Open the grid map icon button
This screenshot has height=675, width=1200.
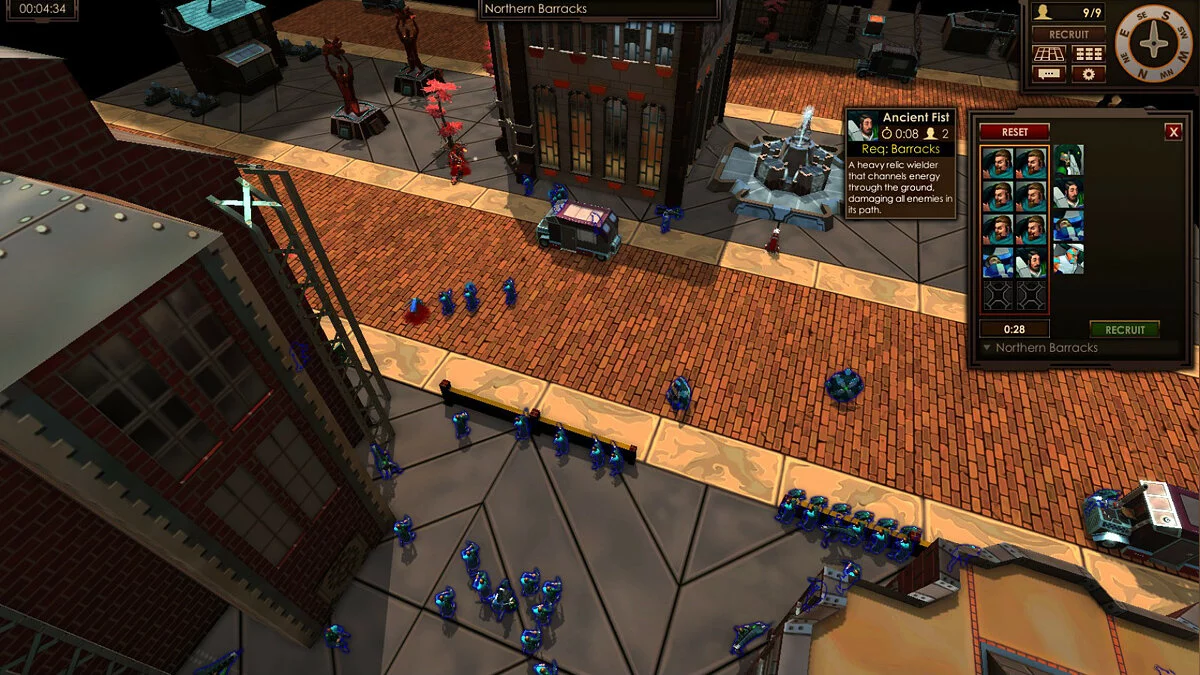click(1049, 54)
